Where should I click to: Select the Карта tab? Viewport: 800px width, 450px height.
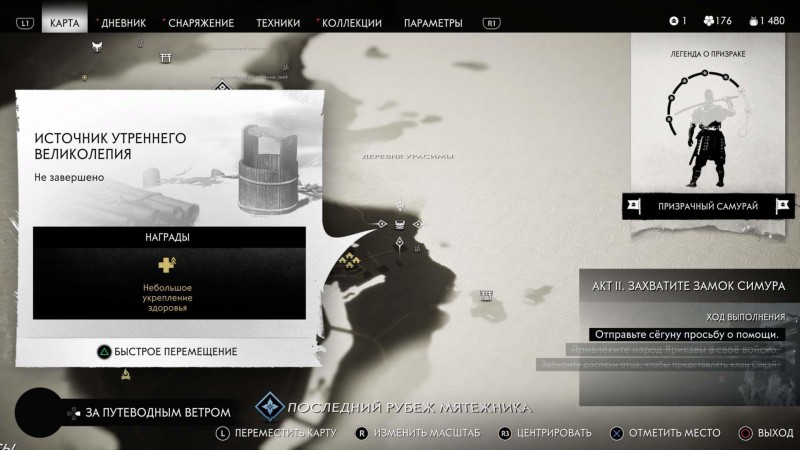click(x=64, y=23)
